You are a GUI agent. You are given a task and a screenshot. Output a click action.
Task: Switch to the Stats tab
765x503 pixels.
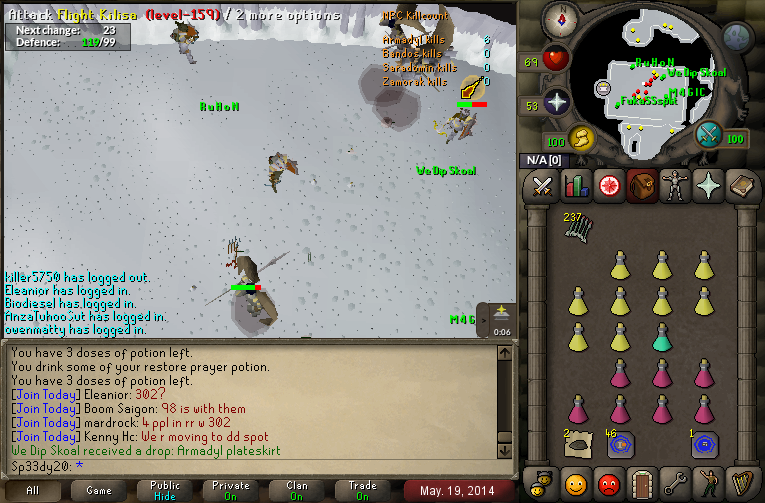tap(575, 187)
